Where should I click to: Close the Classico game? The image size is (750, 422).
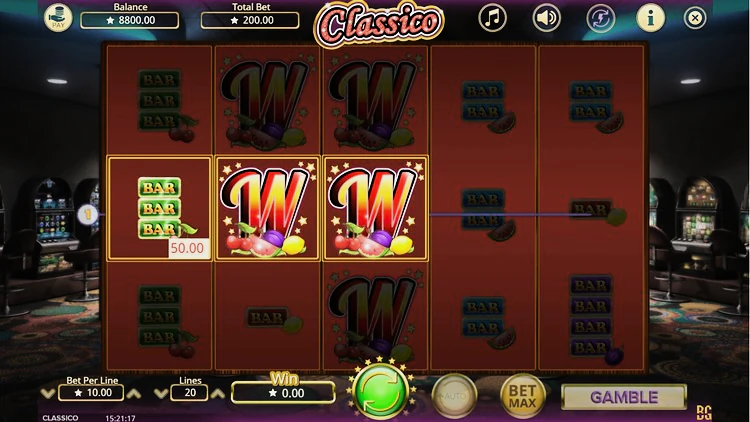[695, 17]
